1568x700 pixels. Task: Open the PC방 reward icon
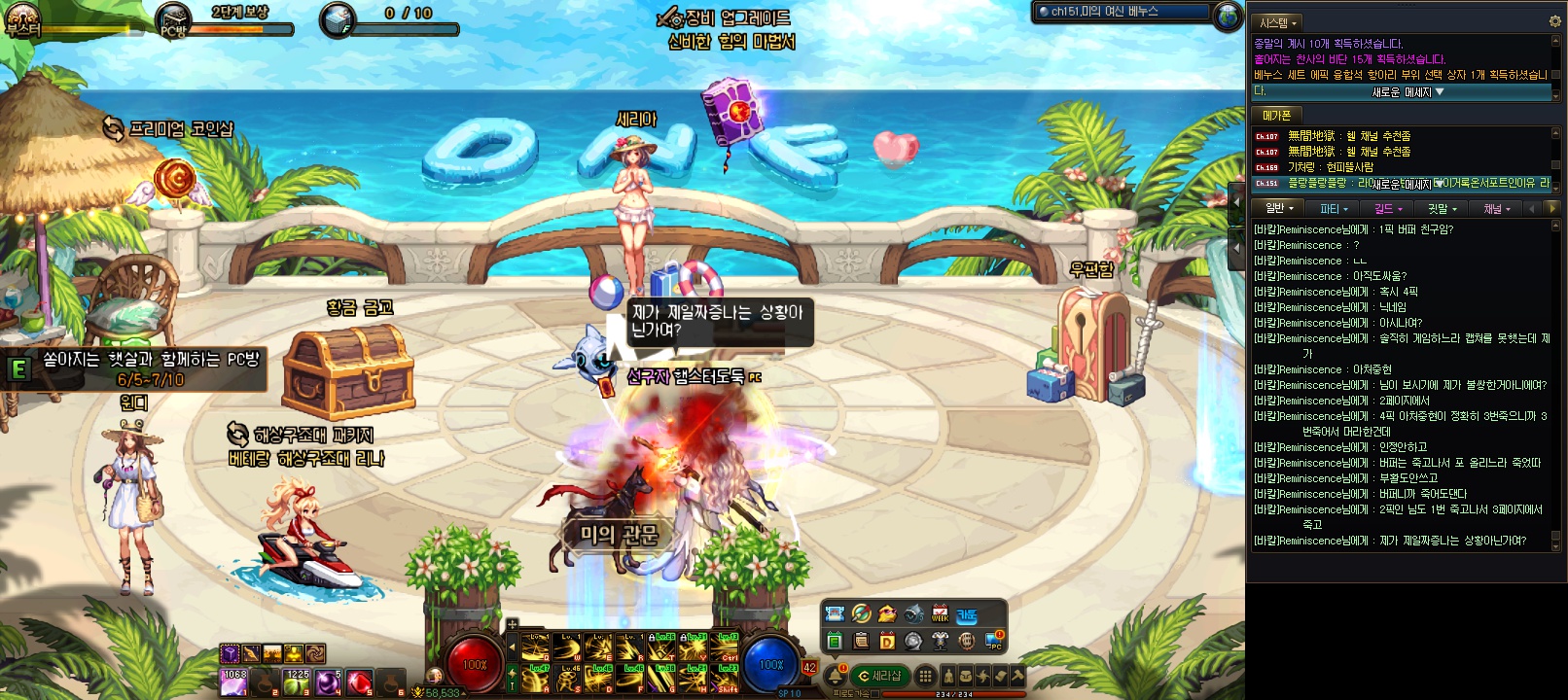click(x=174, y=21)
